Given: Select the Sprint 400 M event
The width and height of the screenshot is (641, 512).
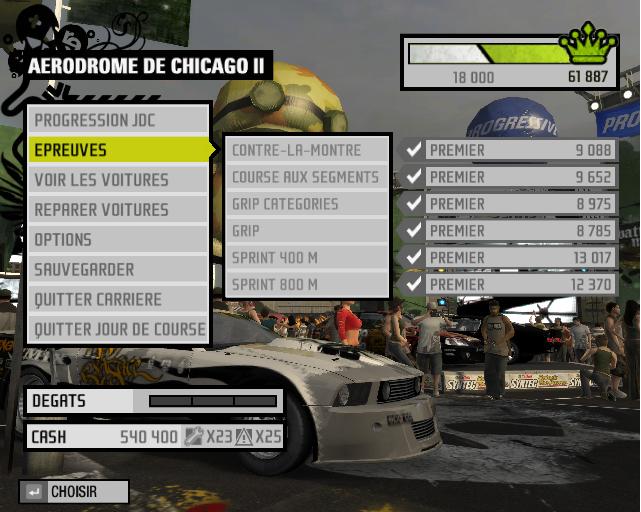Looking at the screenshot, I should pos(306,257).
